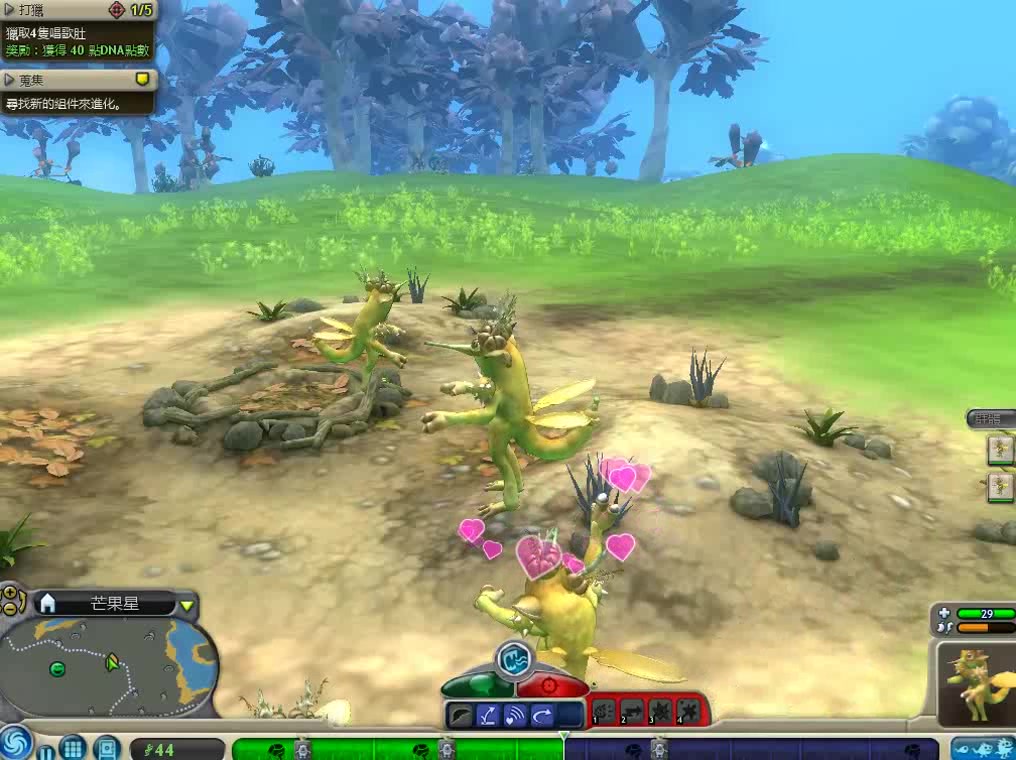Zoom out the minimap with minus button
The height and width of the screenshot is (760, 1016).
click(9, 607)
